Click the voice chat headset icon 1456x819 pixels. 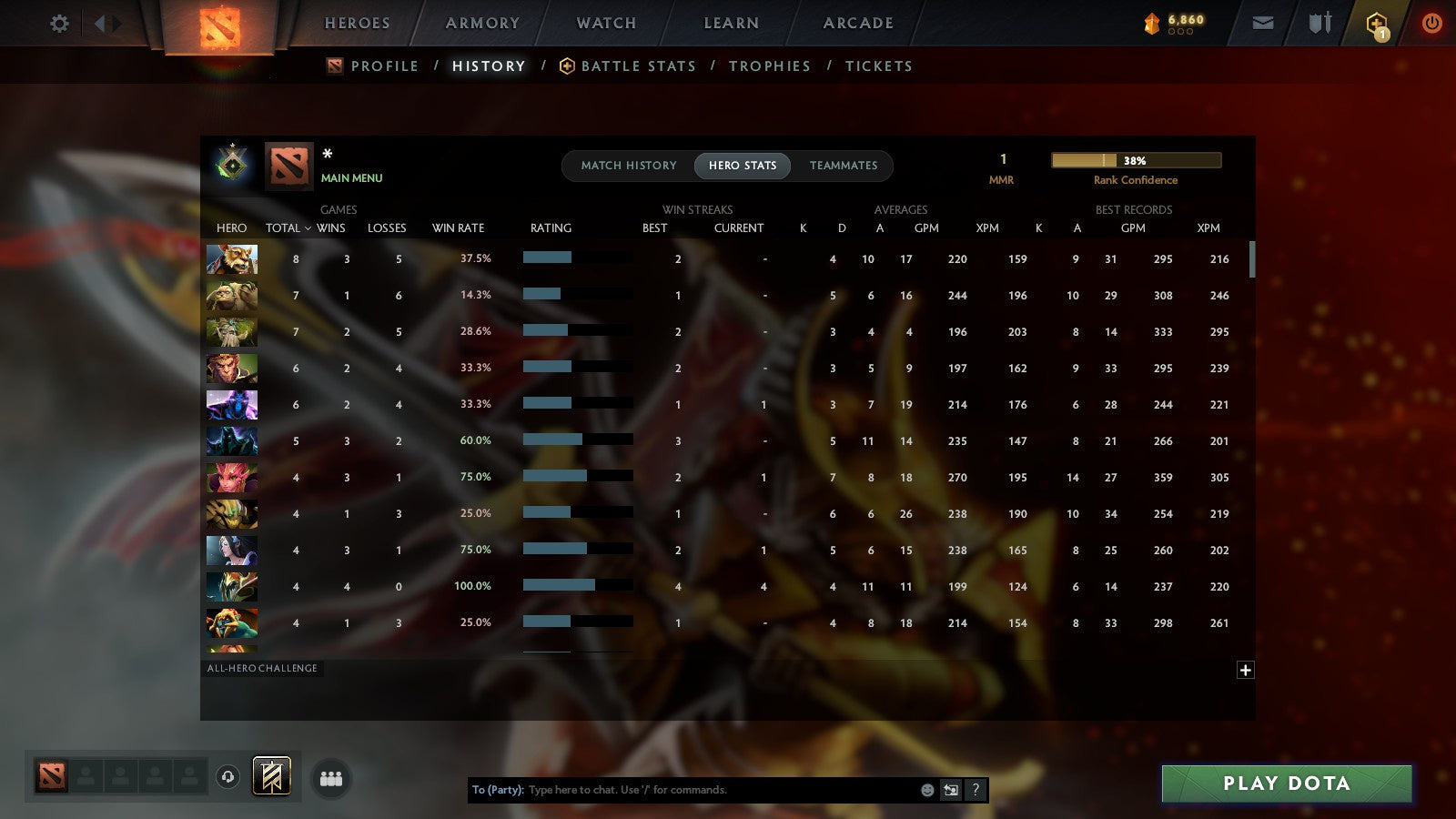(x=227, y=775)
